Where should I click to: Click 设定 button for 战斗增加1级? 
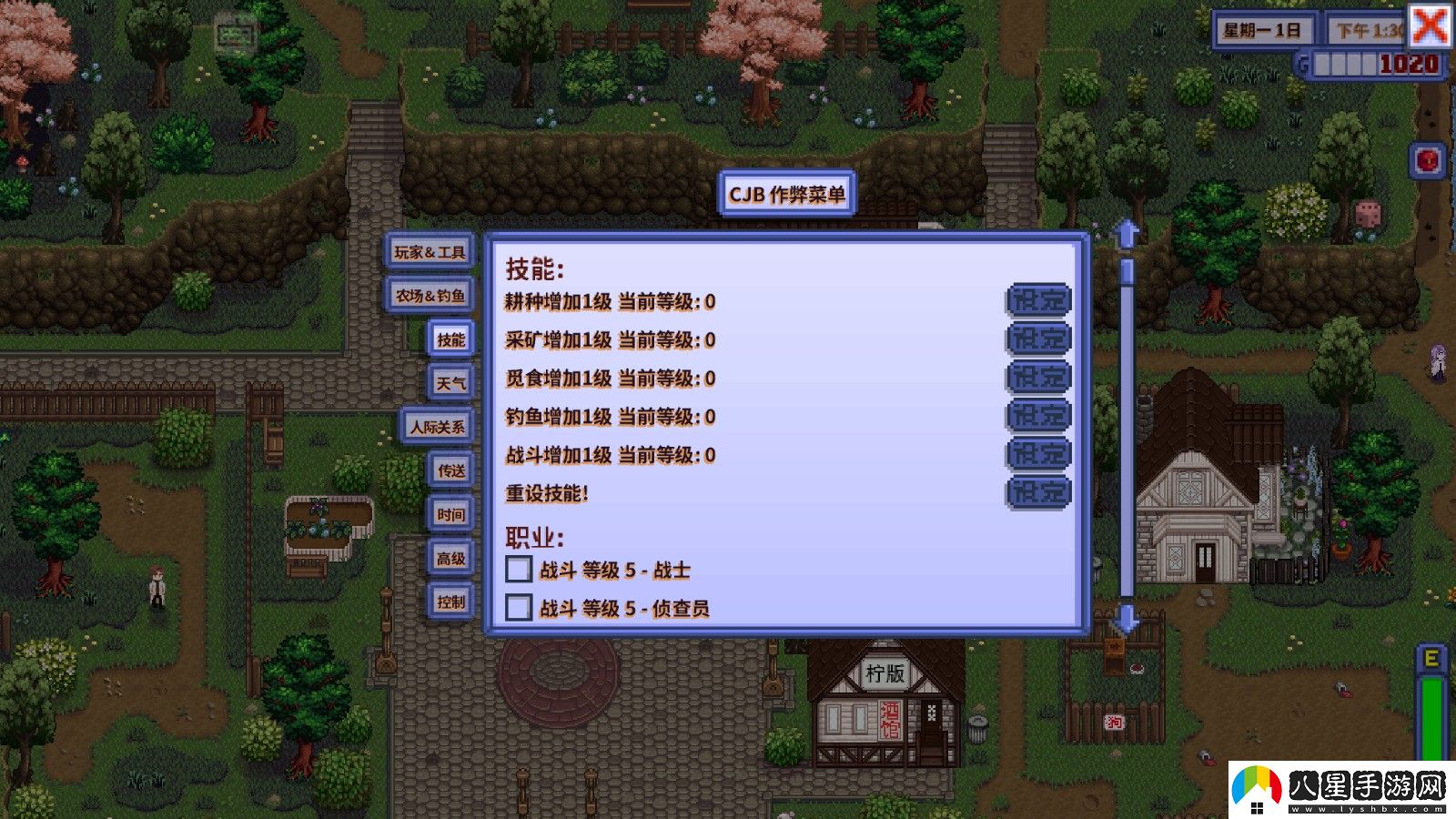click(x=1038, y=454)
